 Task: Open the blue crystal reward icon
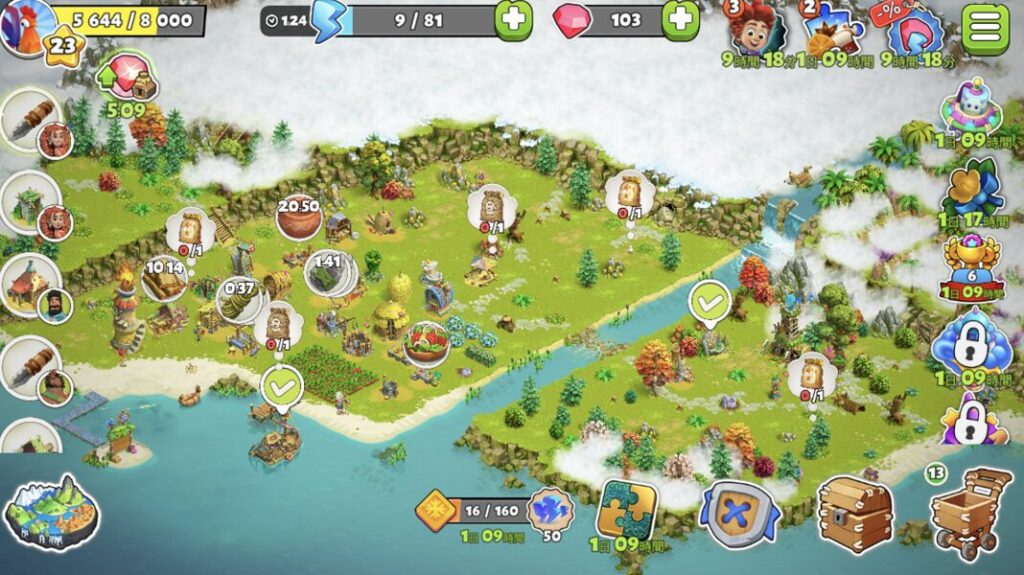550,509
